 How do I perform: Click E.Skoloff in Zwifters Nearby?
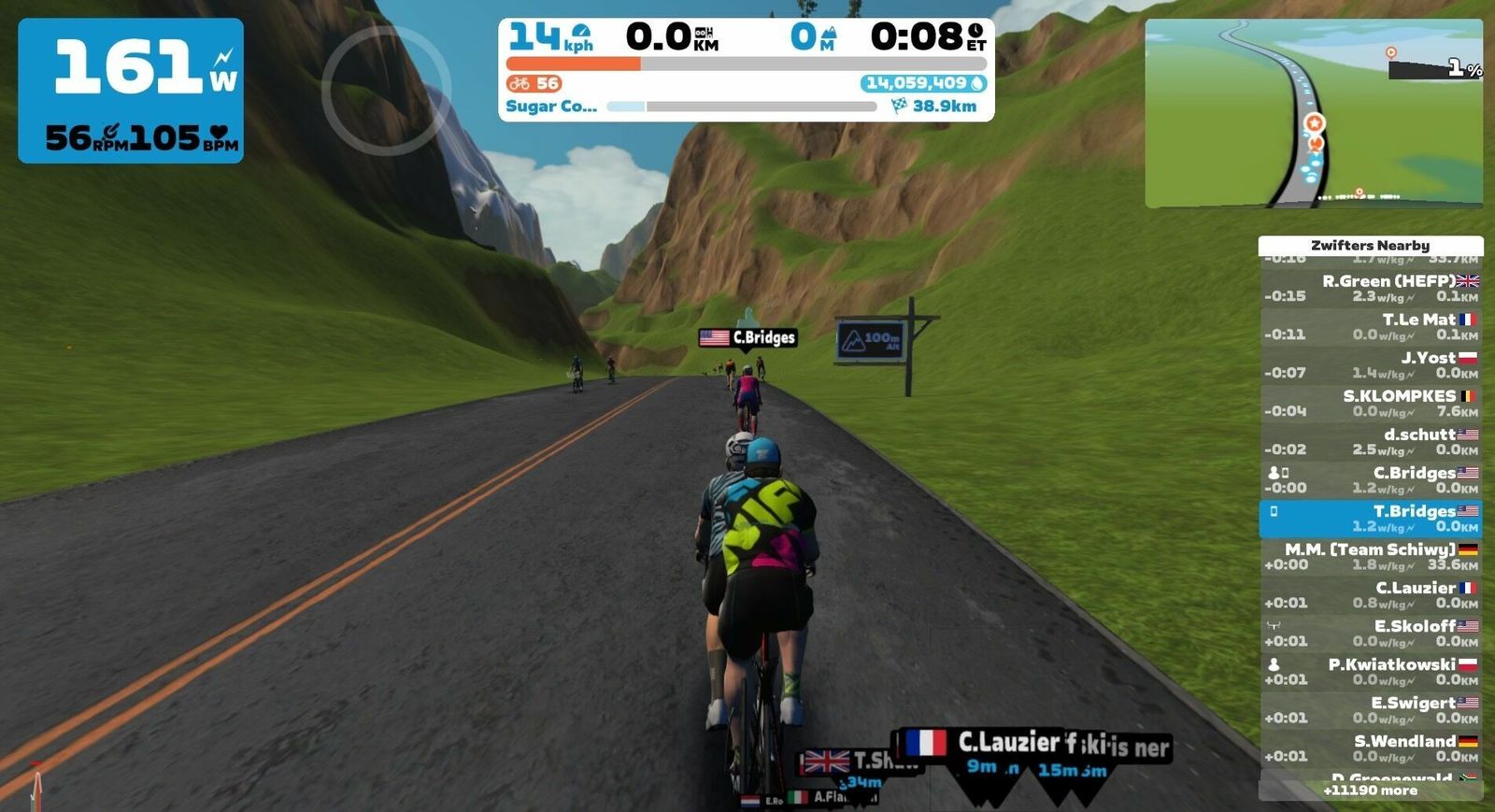(1371, 634)
